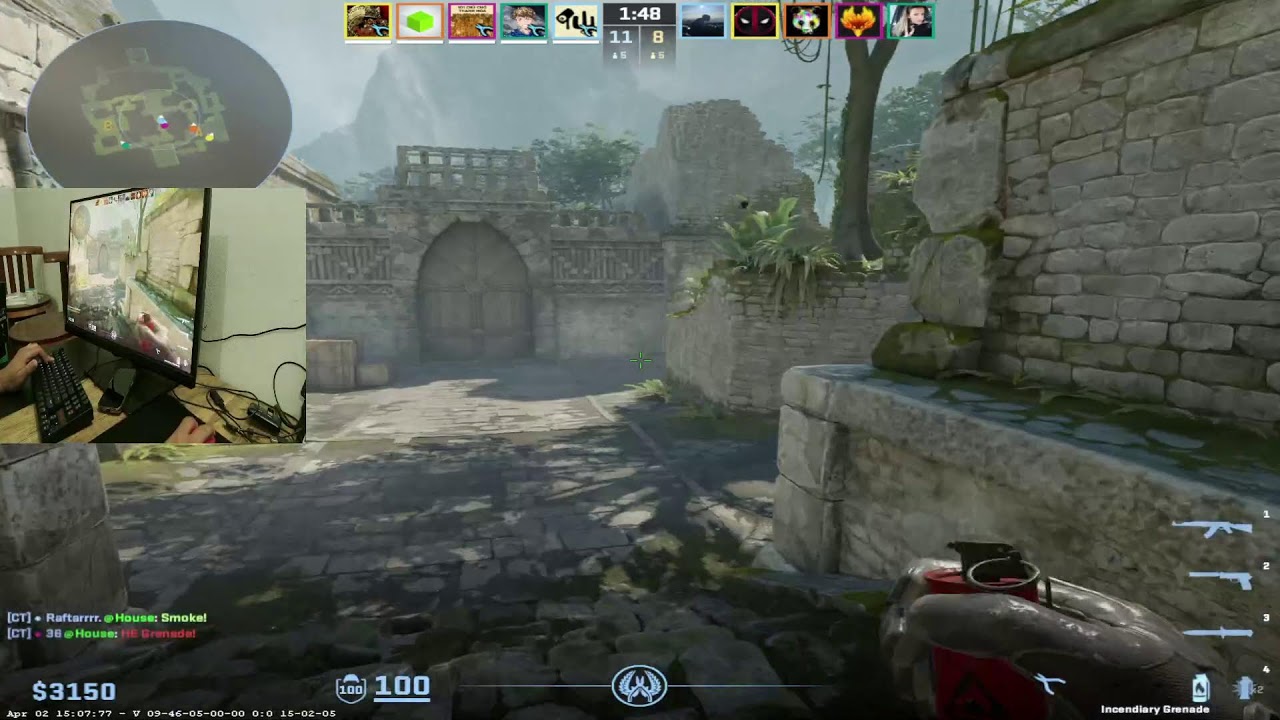Screen dimensions: 1280x720
Task: Switch to the silenced pistol slot
Action: tap(1222, 578)
